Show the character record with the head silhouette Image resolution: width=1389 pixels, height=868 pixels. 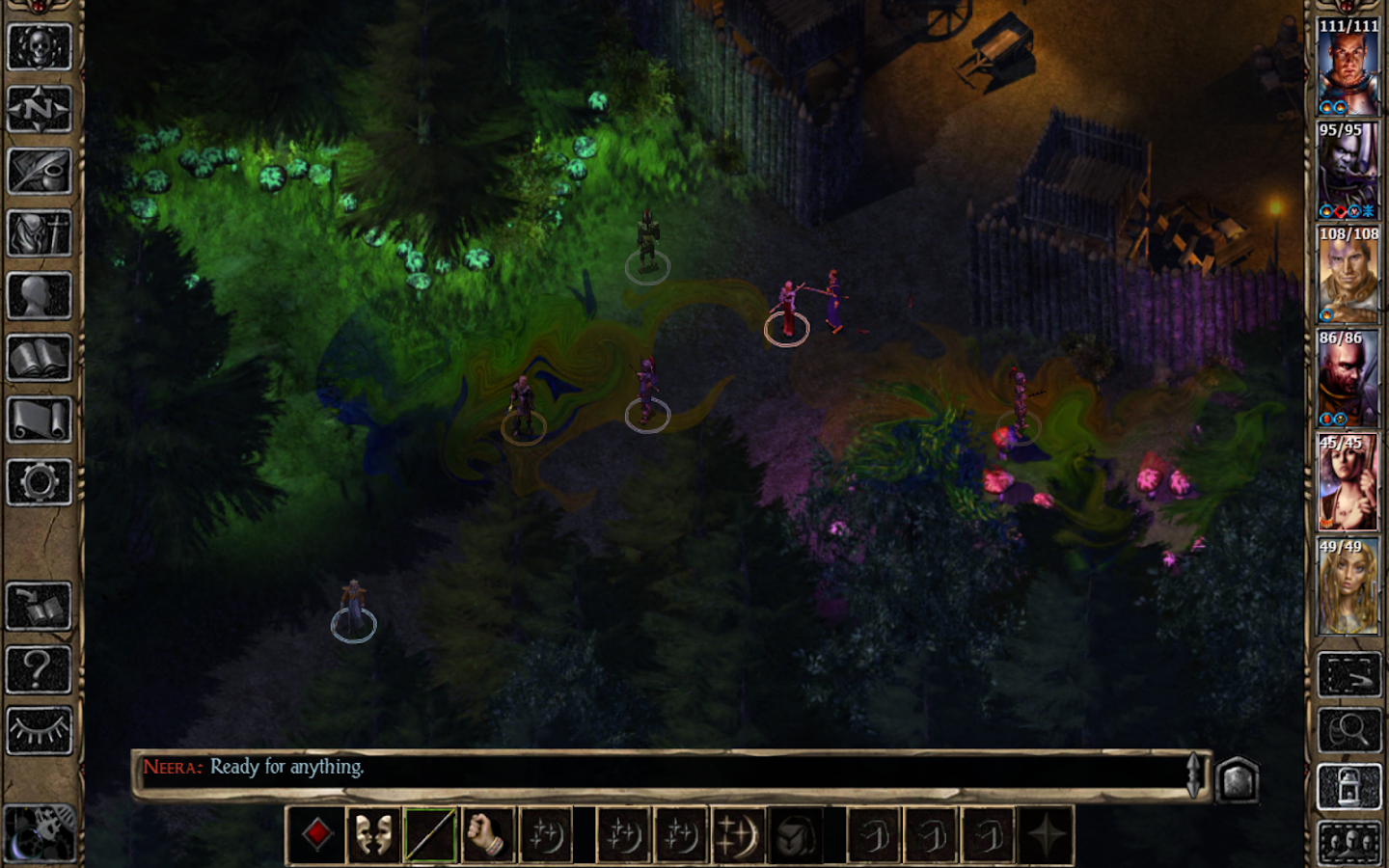coord(40,296)
